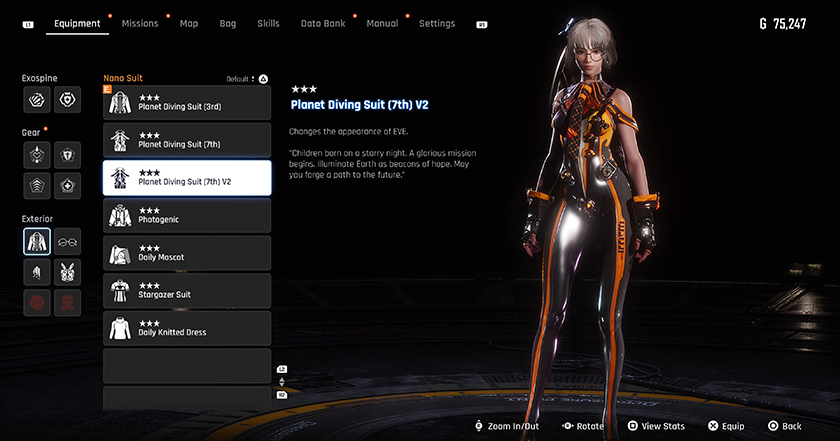840x441 pixels.
Task: Choose Planet Diving Suit (3rd)
Action: [x=187, y=102]
